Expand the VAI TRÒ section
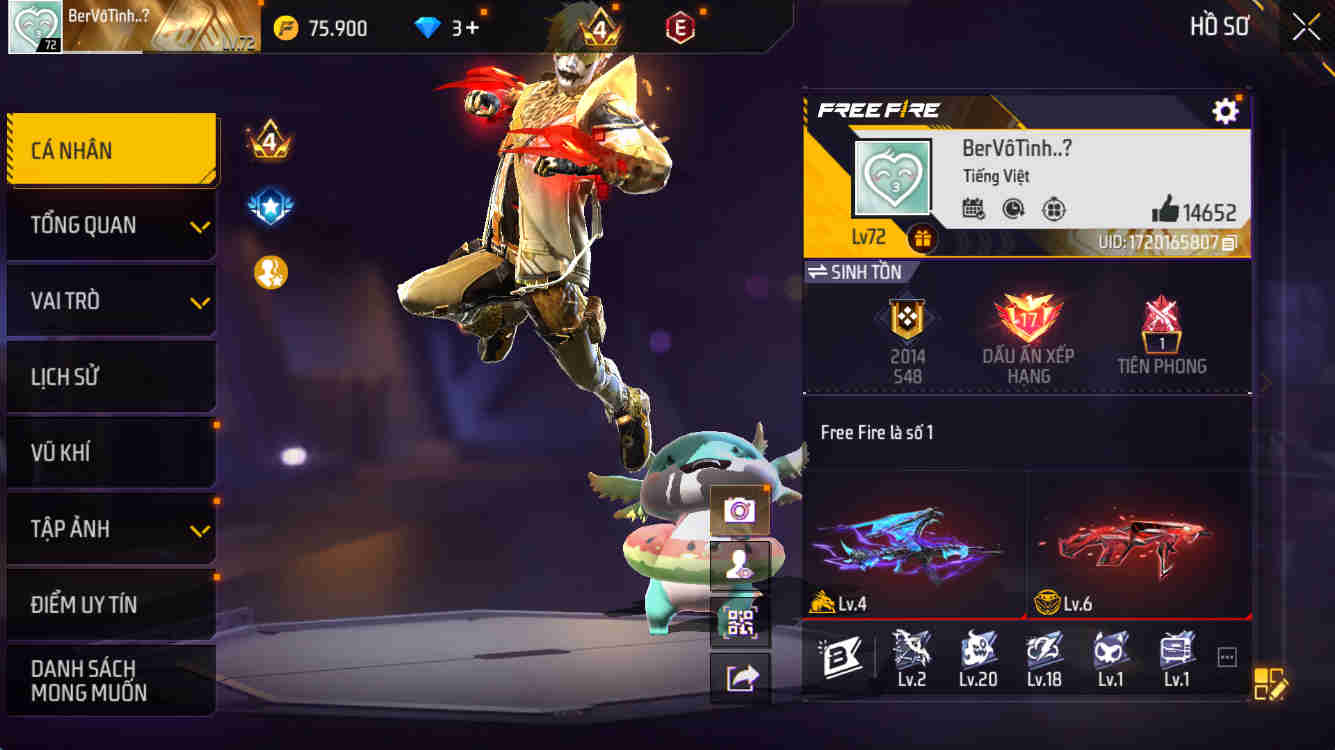The width and height of the screenshot is (1335, 750). pyautogui.click(x=111, y=301)
